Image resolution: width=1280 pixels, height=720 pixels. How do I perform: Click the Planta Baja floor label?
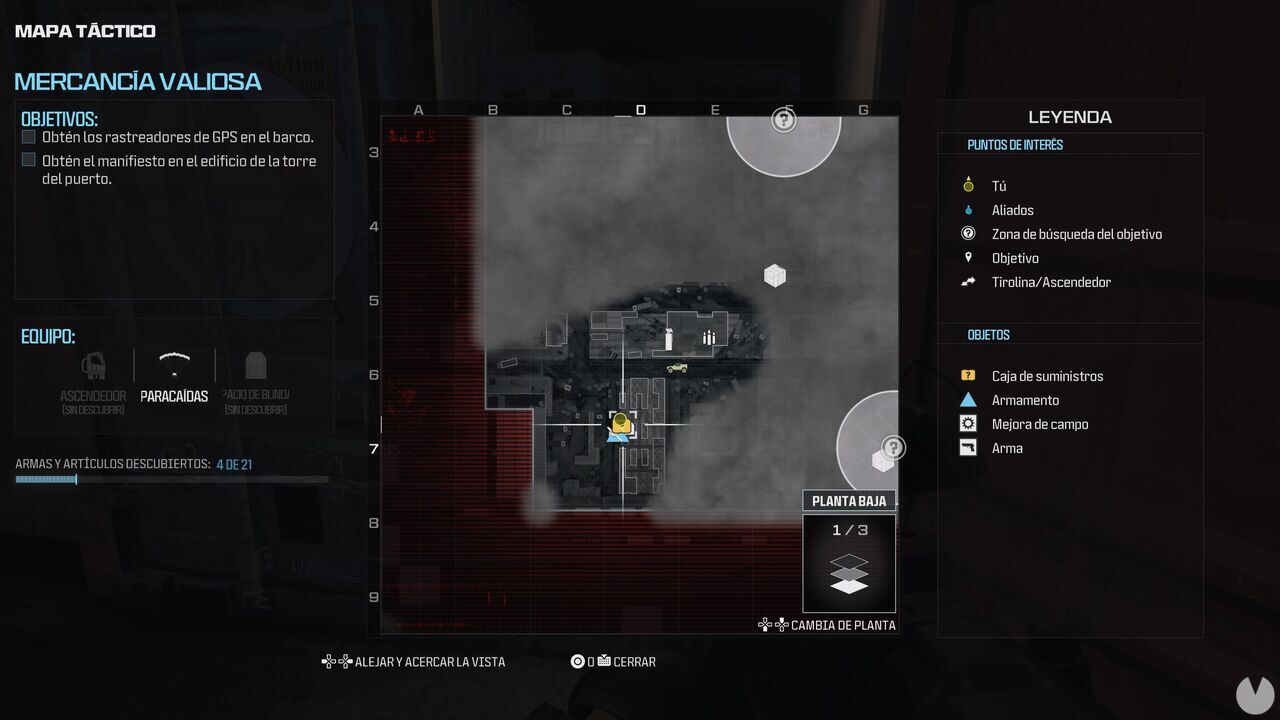(x=849, y=500)
